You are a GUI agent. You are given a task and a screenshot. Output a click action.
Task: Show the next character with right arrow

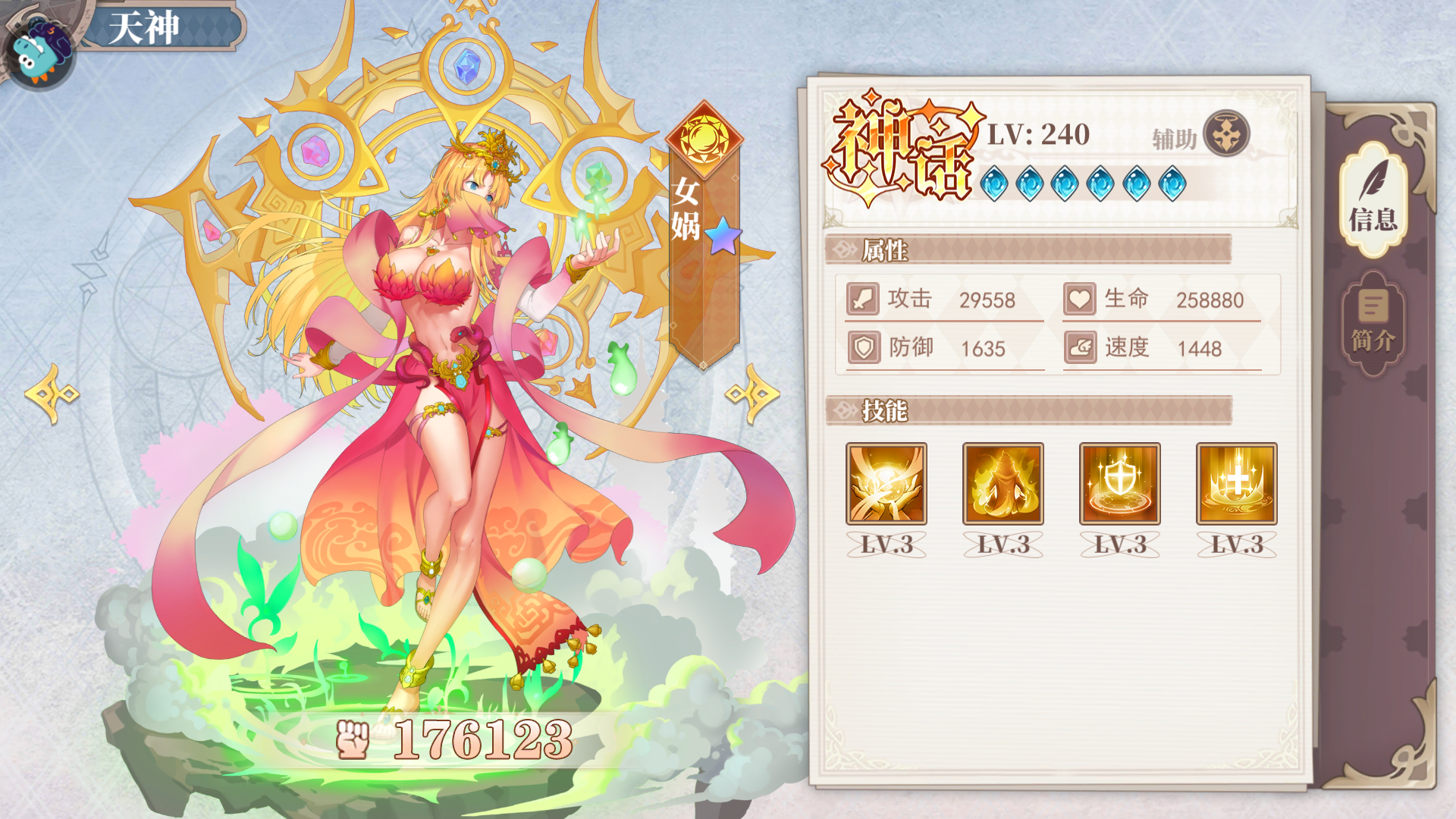752,394
